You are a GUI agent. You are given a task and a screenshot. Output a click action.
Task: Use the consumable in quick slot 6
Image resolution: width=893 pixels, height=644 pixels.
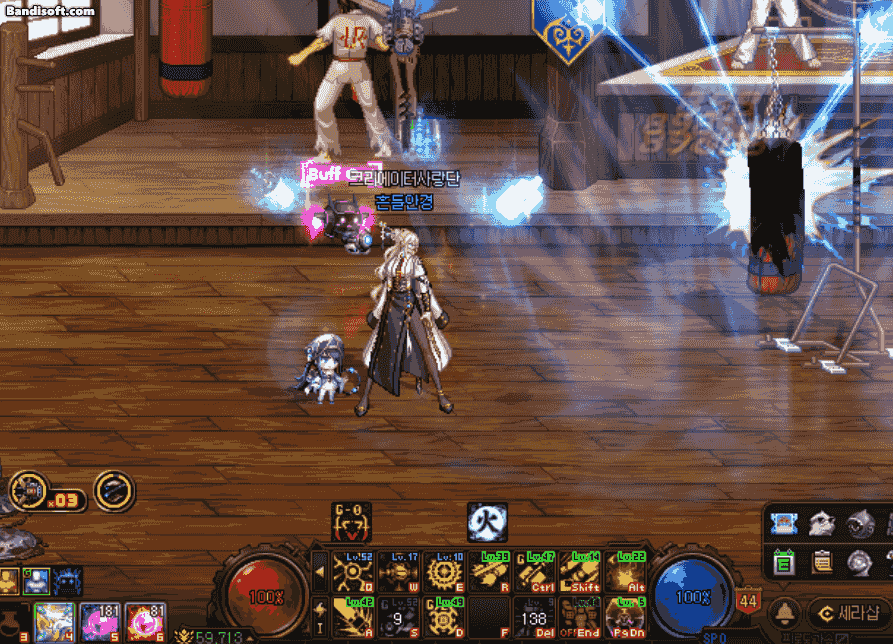(145, 622)
